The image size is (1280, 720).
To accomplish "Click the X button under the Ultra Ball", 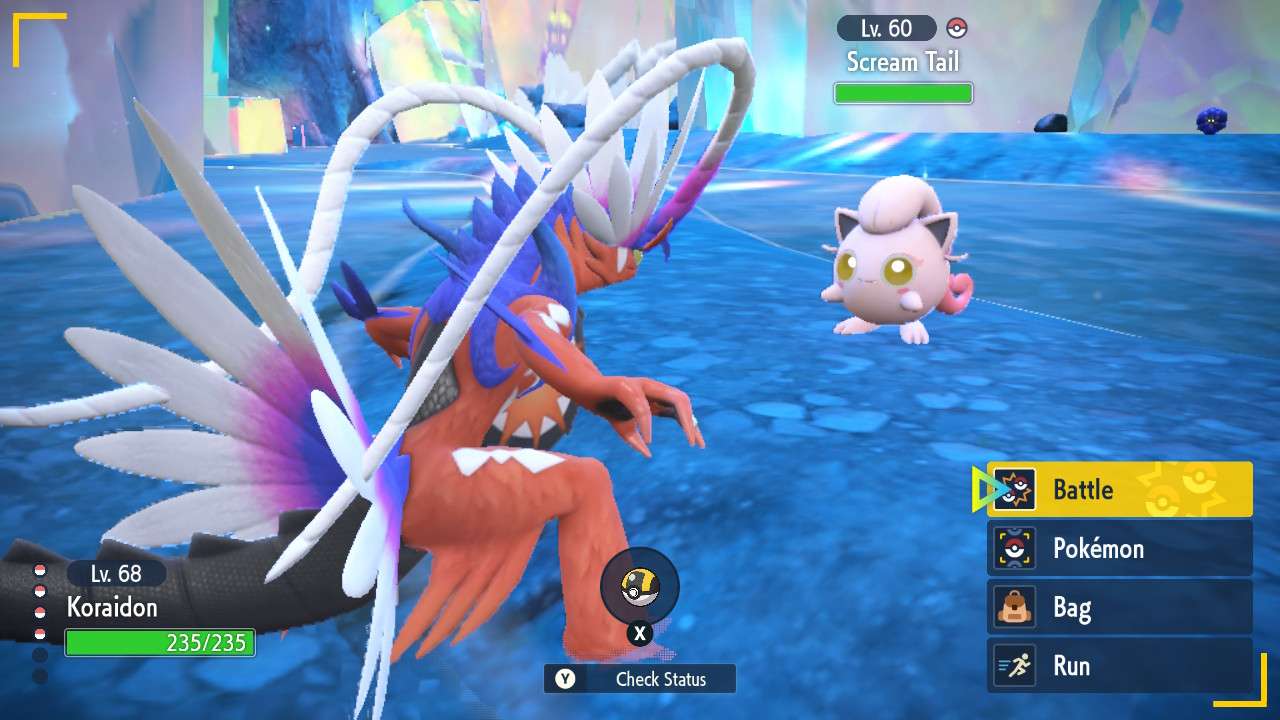I will click(639, 633).
